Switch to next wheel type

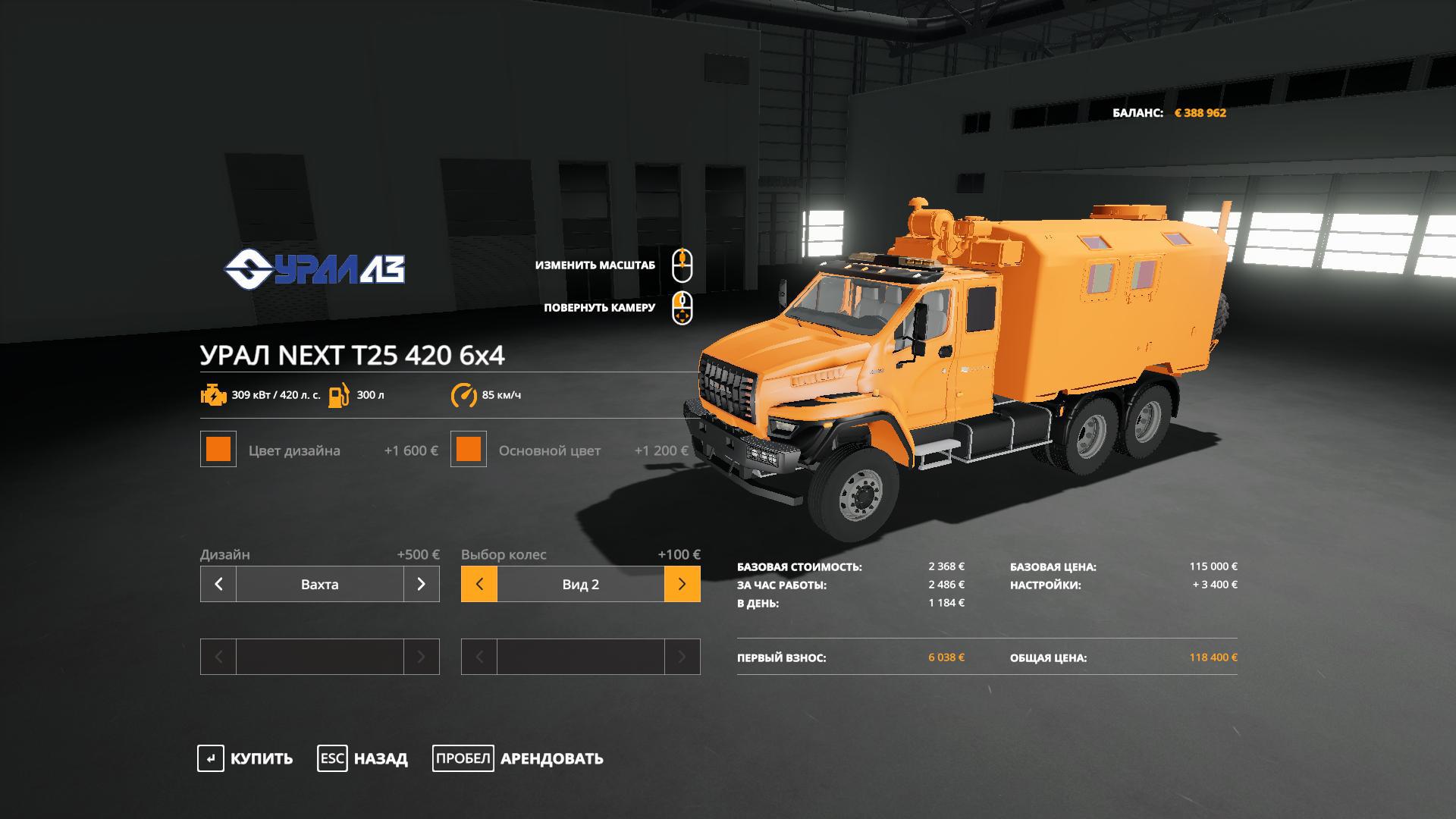(682, 585)
